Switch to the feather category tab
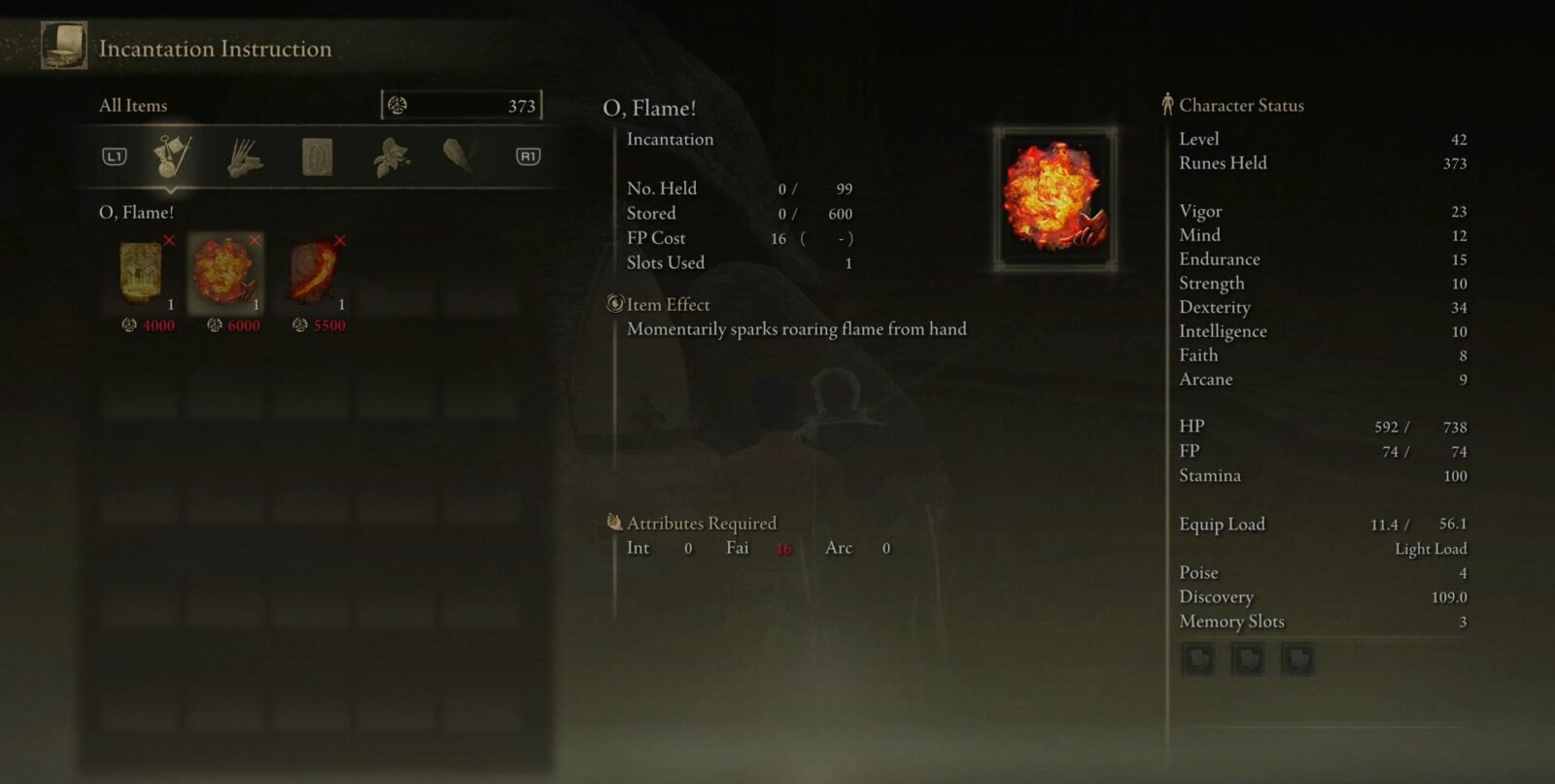 457,153
